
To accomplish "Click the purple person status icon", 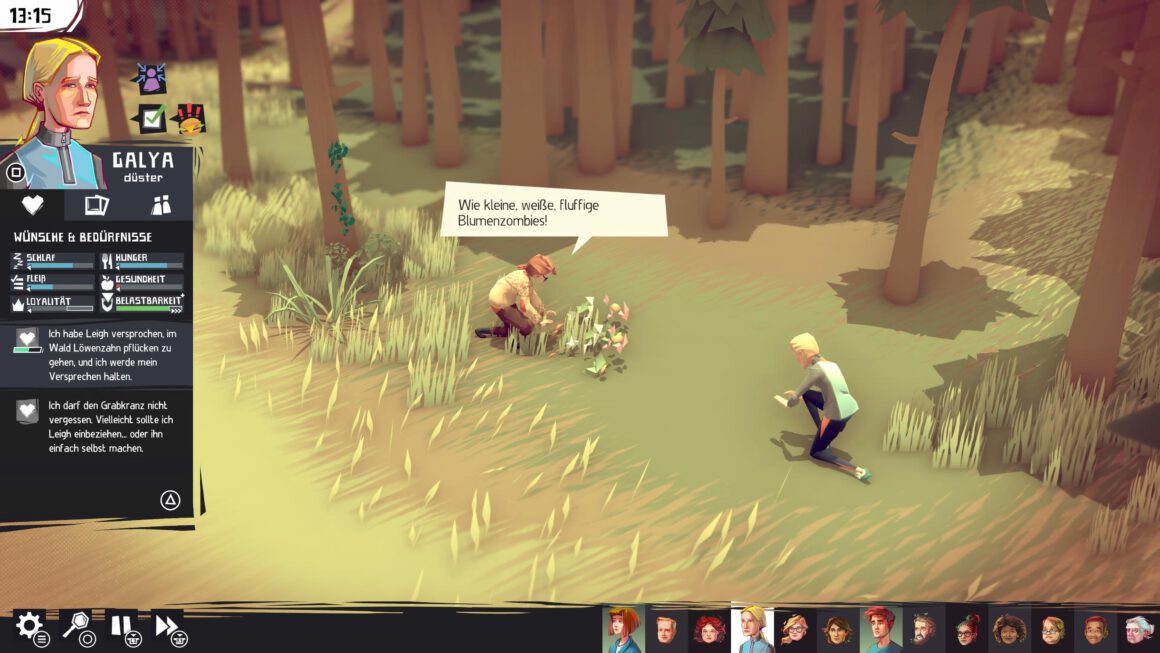I will (151, 78).
